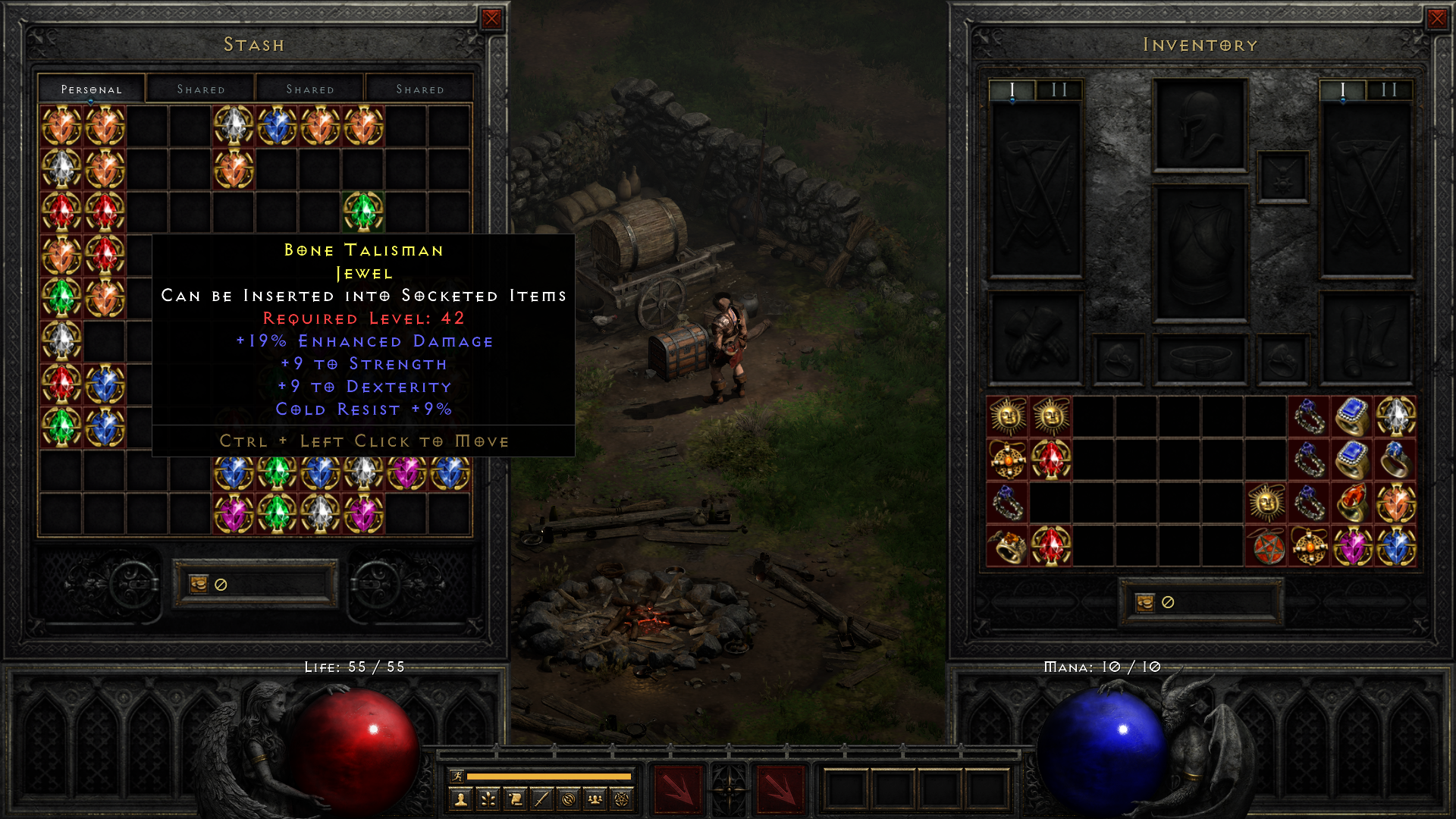Screen dimensions: 1456x819
Task: Open the Party screen icon
Action: (x=596, y=799)
